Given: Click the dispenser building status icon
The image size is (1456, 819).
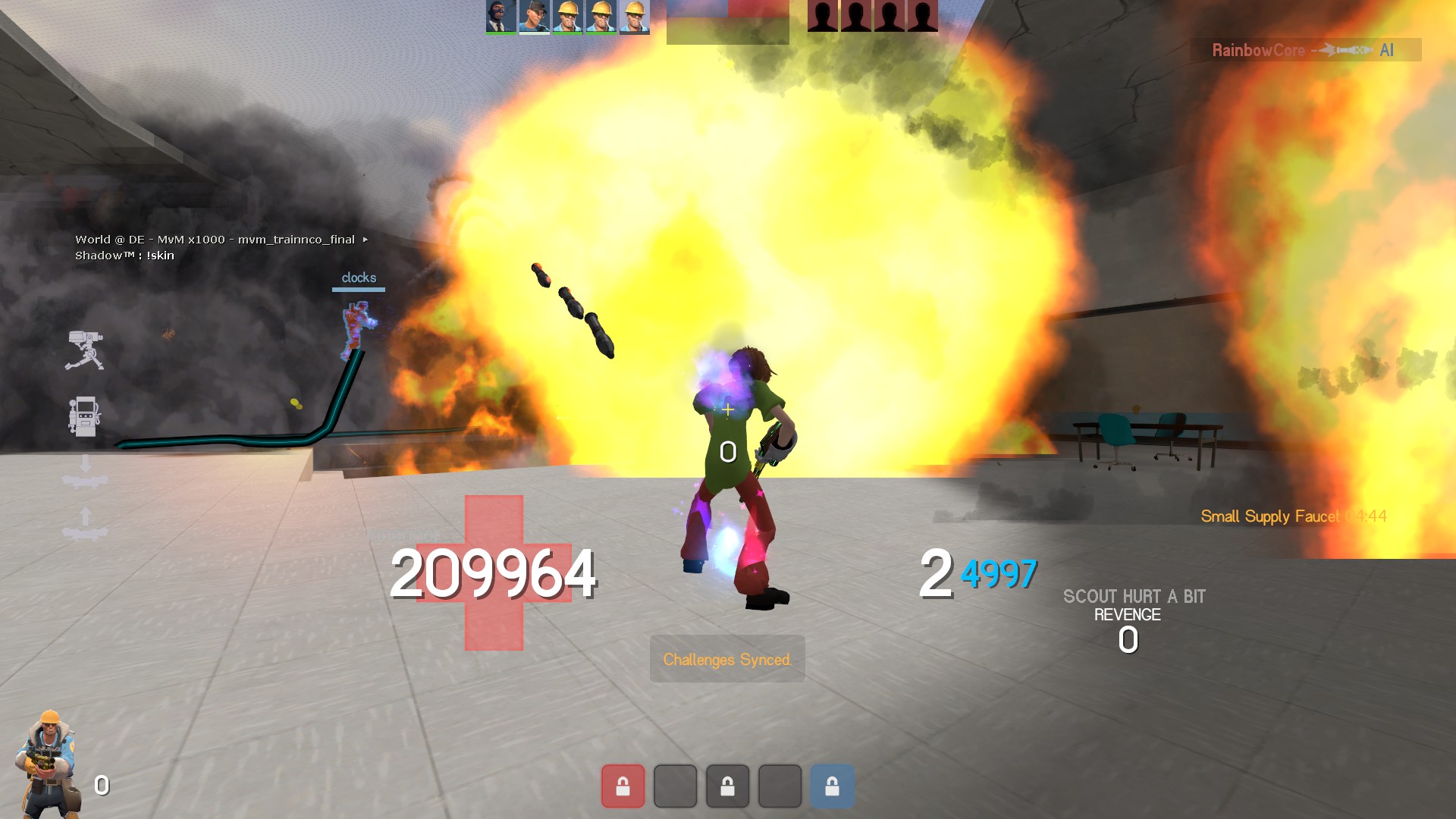Looking at the screenshot, I should coord(83,416).
